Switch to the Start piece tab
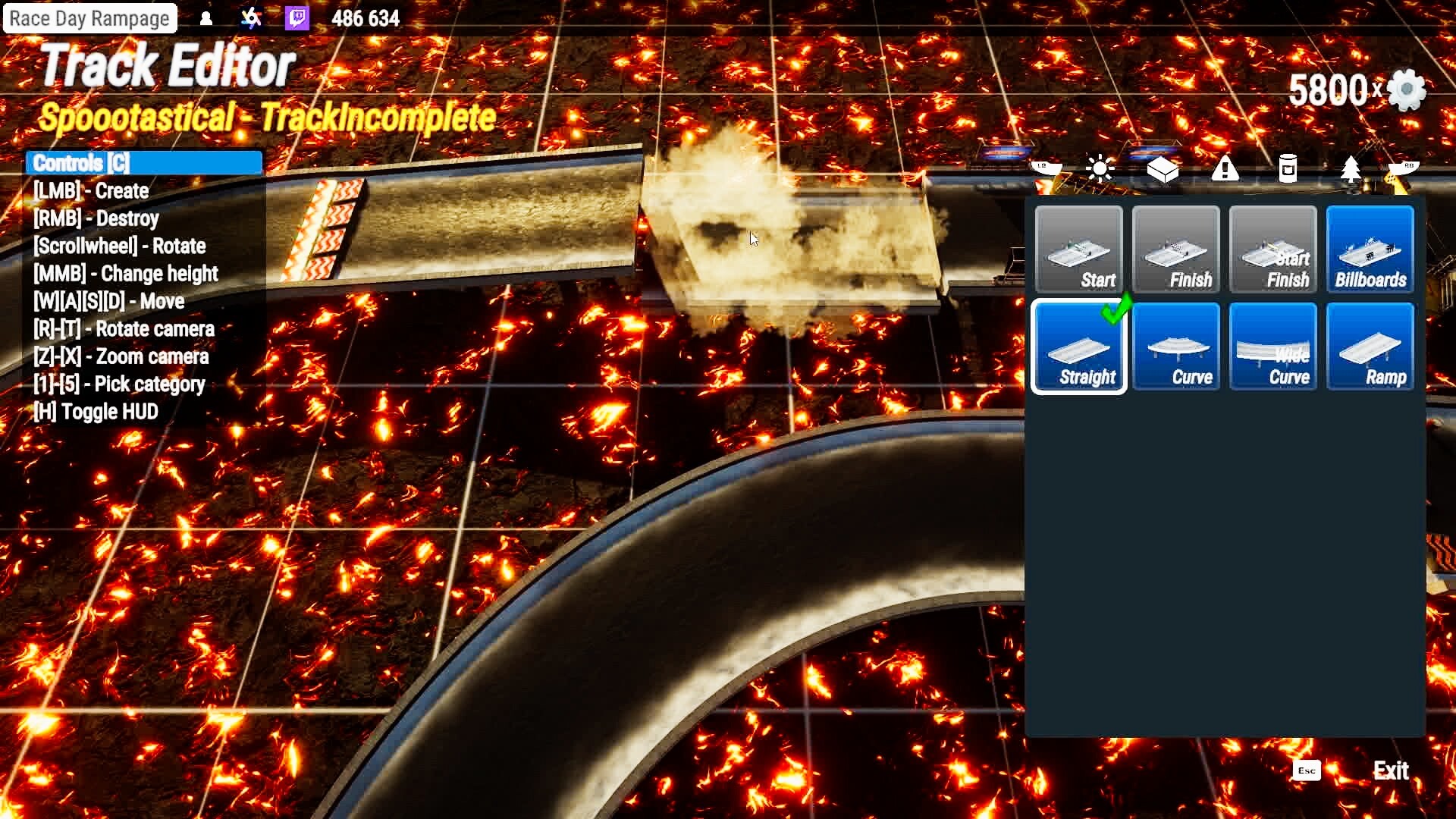Screen dimensions: 1456x819 (1078, 249)
